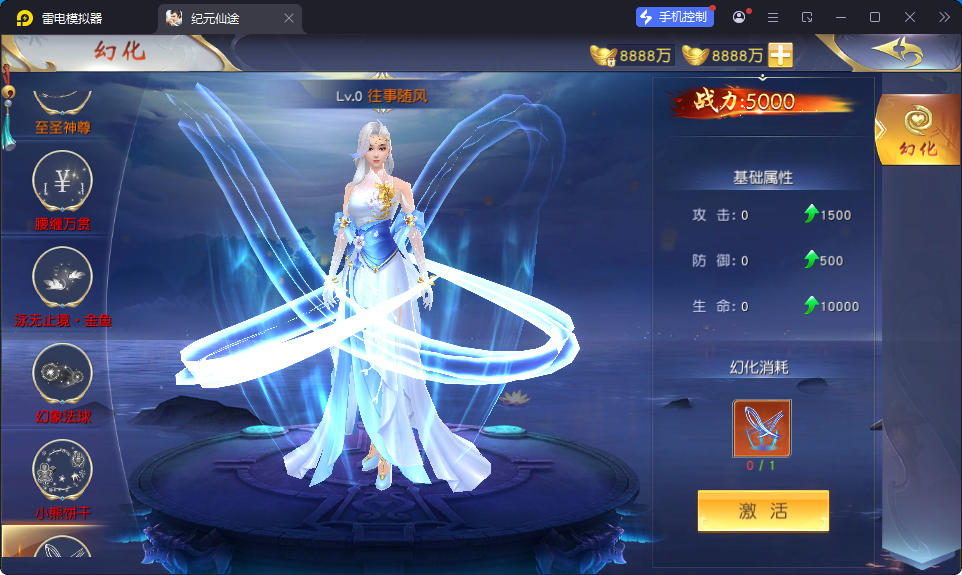Close the 纪元仙途 emulator tab
Screen dimensions: 962x575
(x=289, y=18)
